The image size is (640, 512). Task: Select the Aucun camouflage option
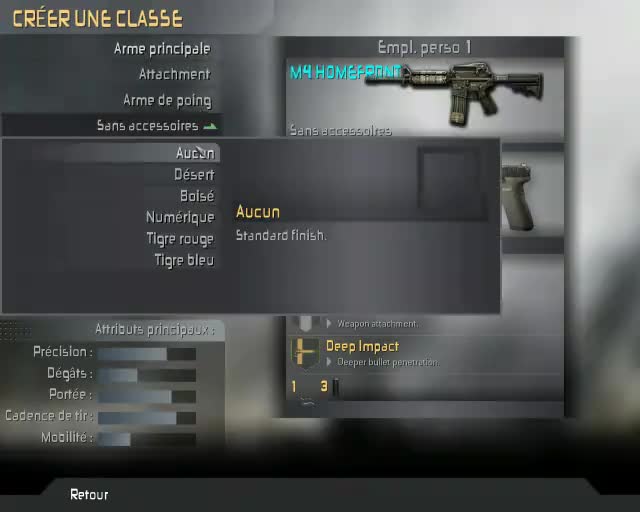[x=195, y=153]
